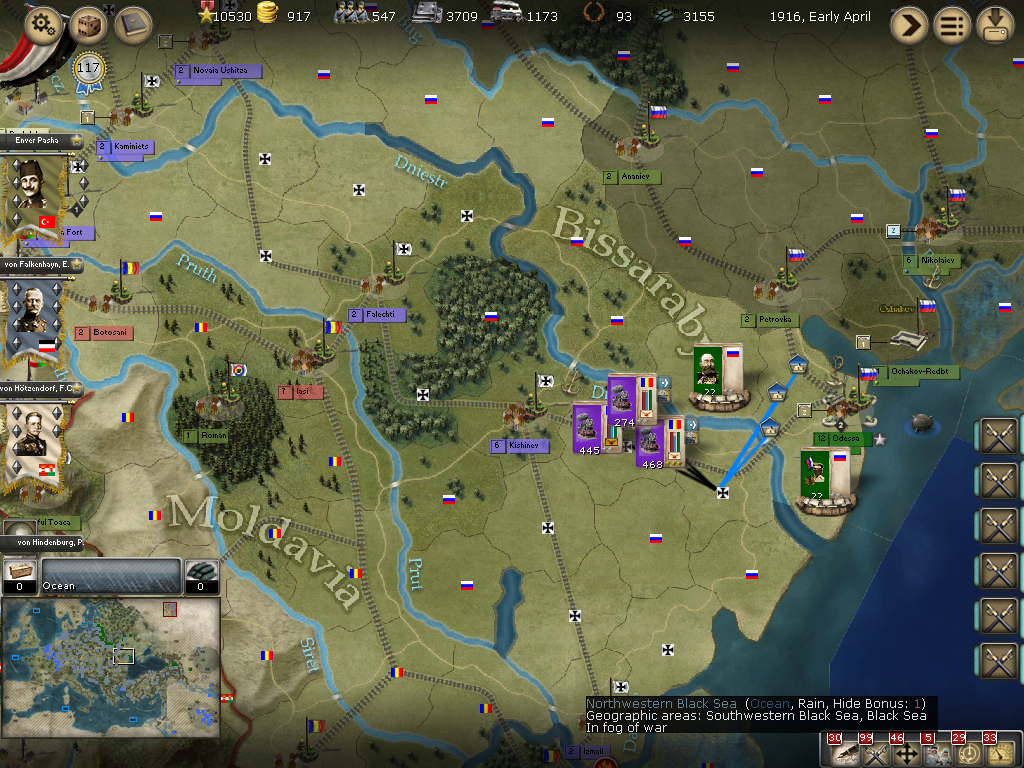
Task: Select the purple army stack numbered 445
Action: coord(588,427)
